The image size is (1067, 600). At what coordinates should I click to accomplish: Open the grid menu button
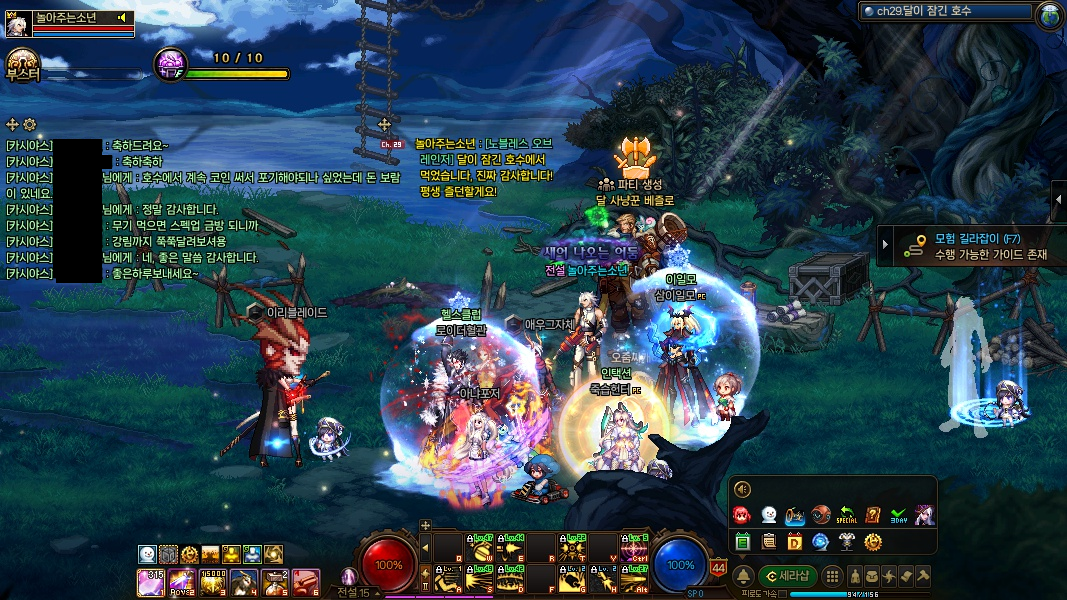click(832, 576)
